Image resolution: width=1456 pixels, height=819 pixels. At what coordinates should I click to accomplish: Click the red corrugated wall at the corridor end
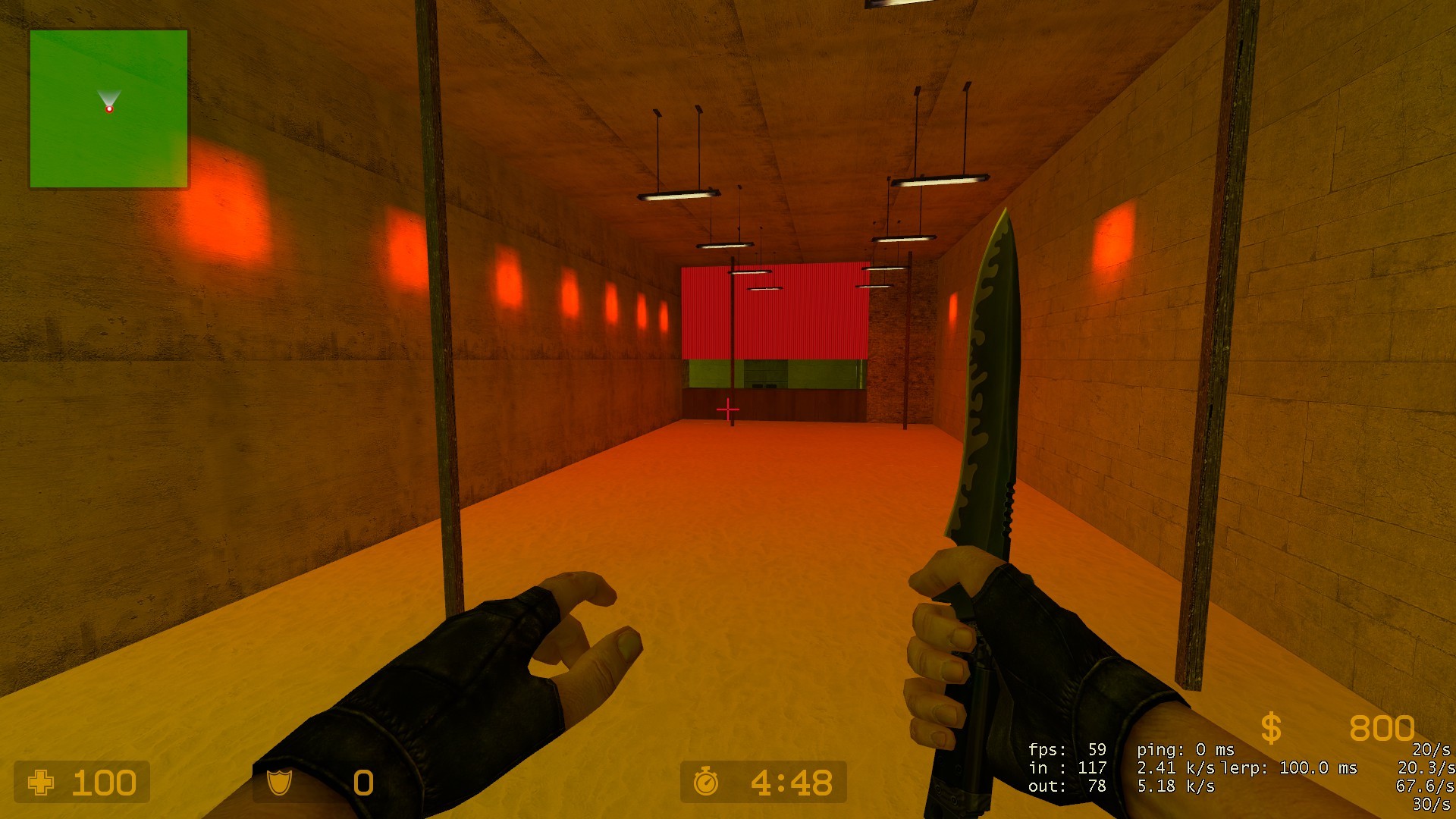(773, 318)
